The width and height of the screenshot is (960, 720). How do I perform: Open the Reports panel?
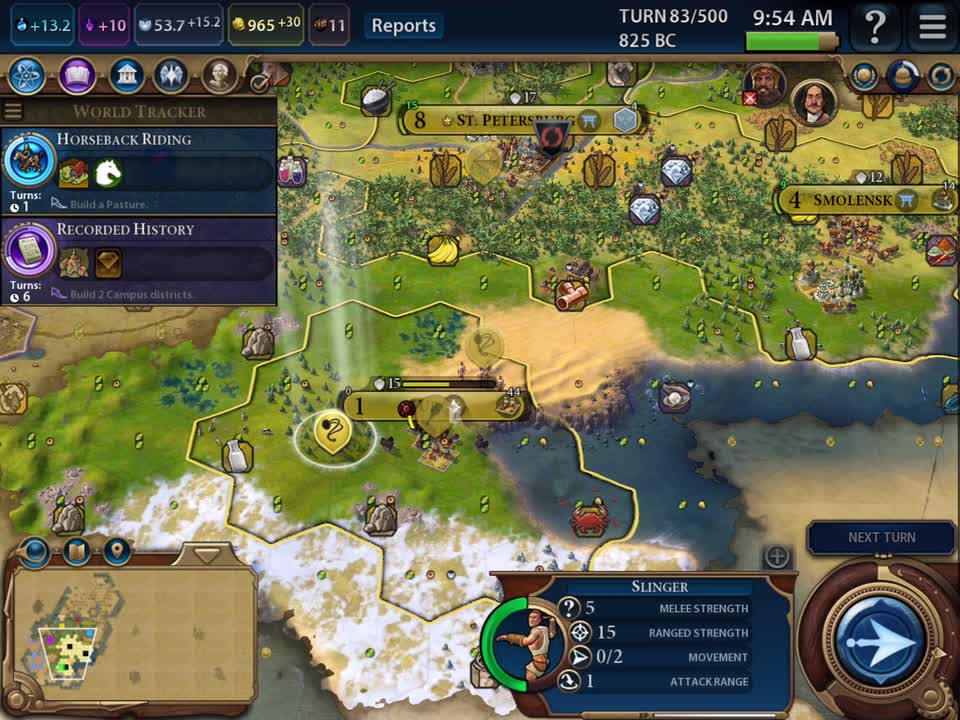pos(403,26)
